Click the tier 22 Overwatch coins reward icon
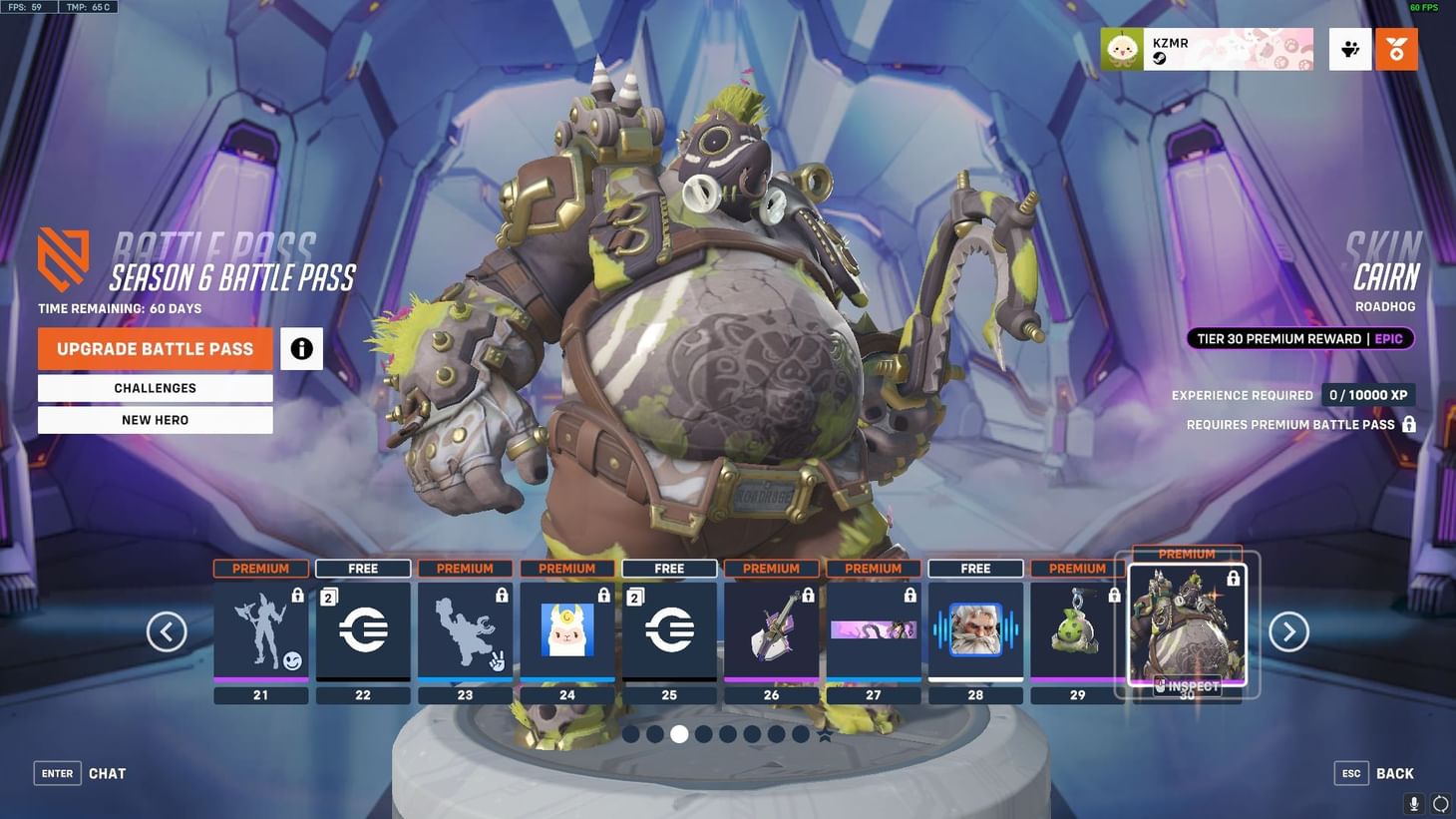The height and width of the screenshot is (819, 1456). pos(363,628)
